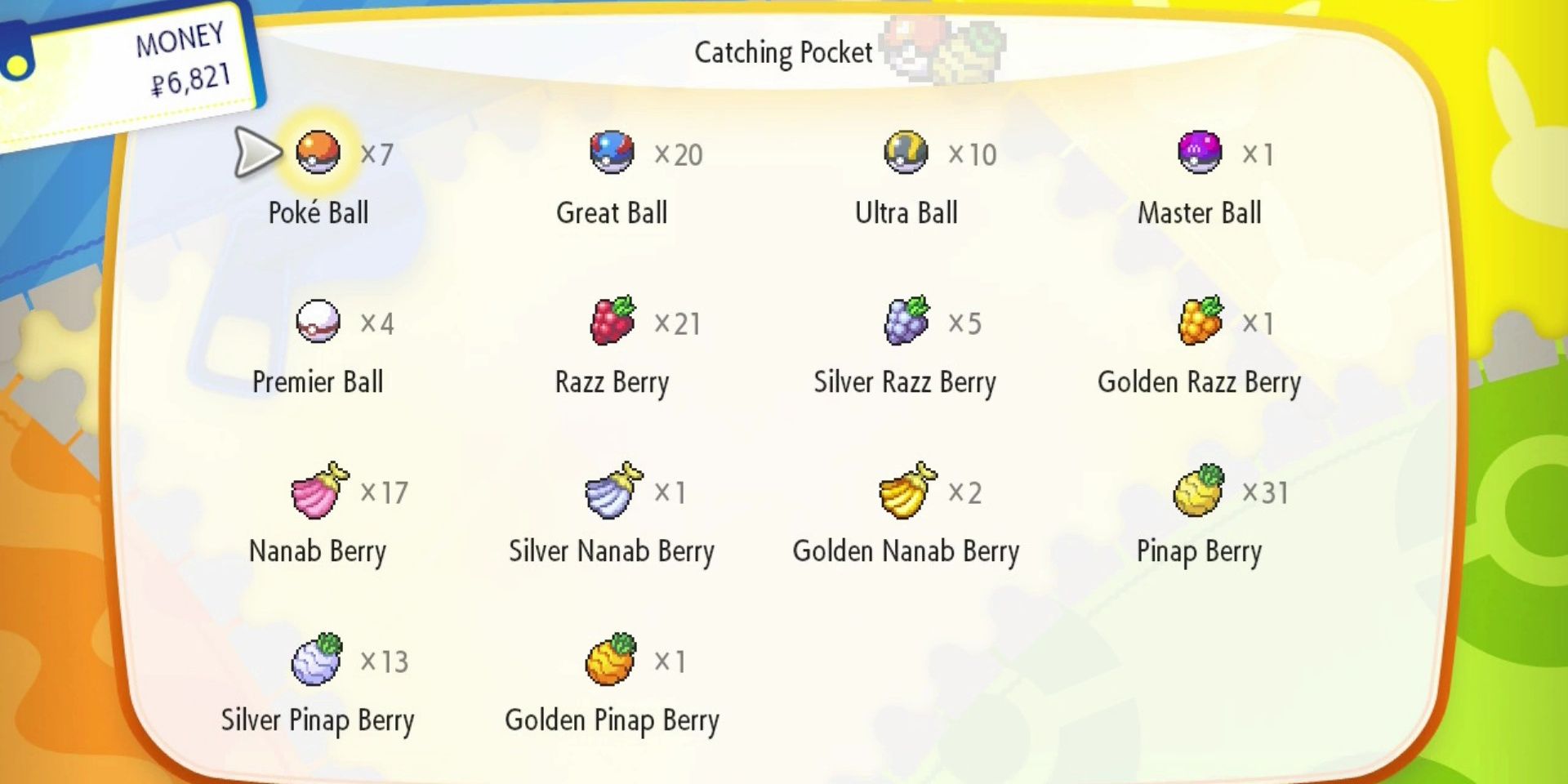The image size is (1568, 784).
Task: Click the Great Ball item label
Action: (x=612, y=212)
